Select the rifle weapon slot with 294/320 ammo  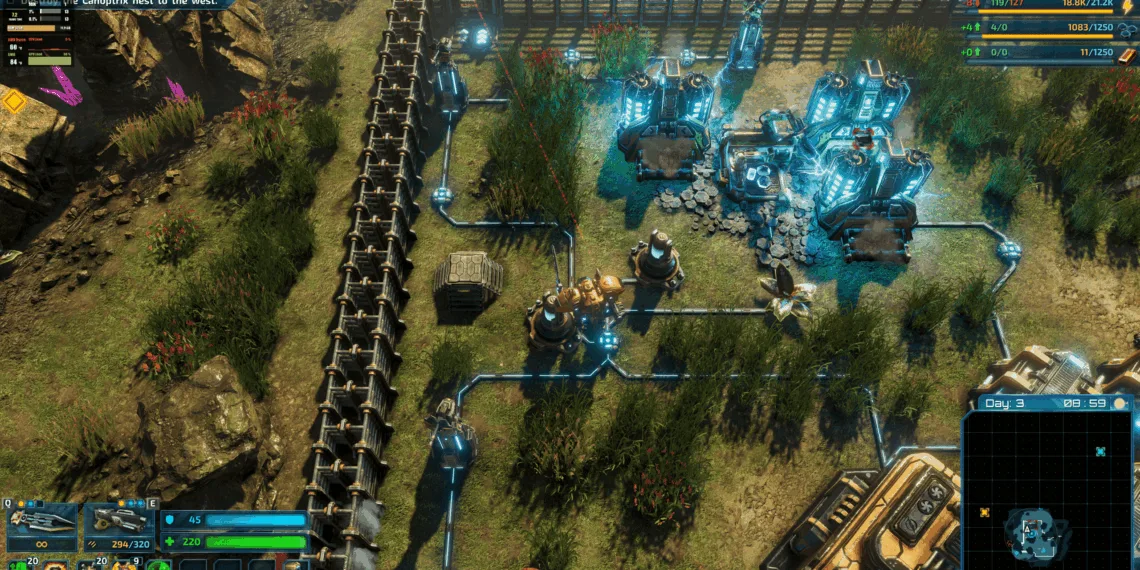coord(118,525)
